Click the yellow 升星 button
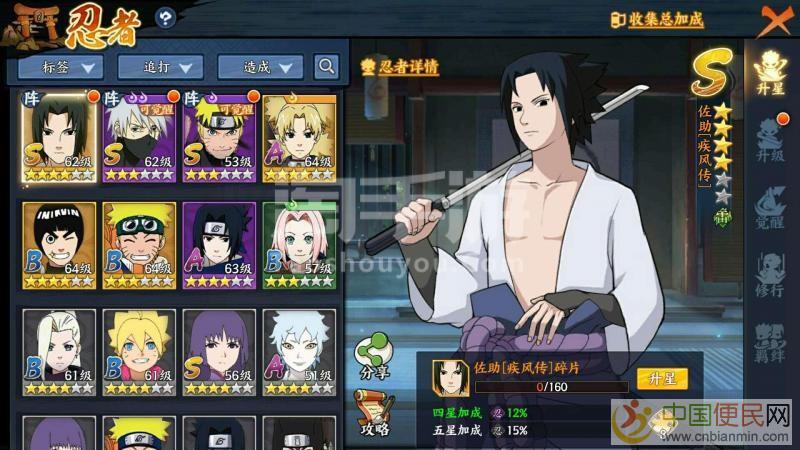This screenshot has height=450, width=800. [x=662, y=379]
